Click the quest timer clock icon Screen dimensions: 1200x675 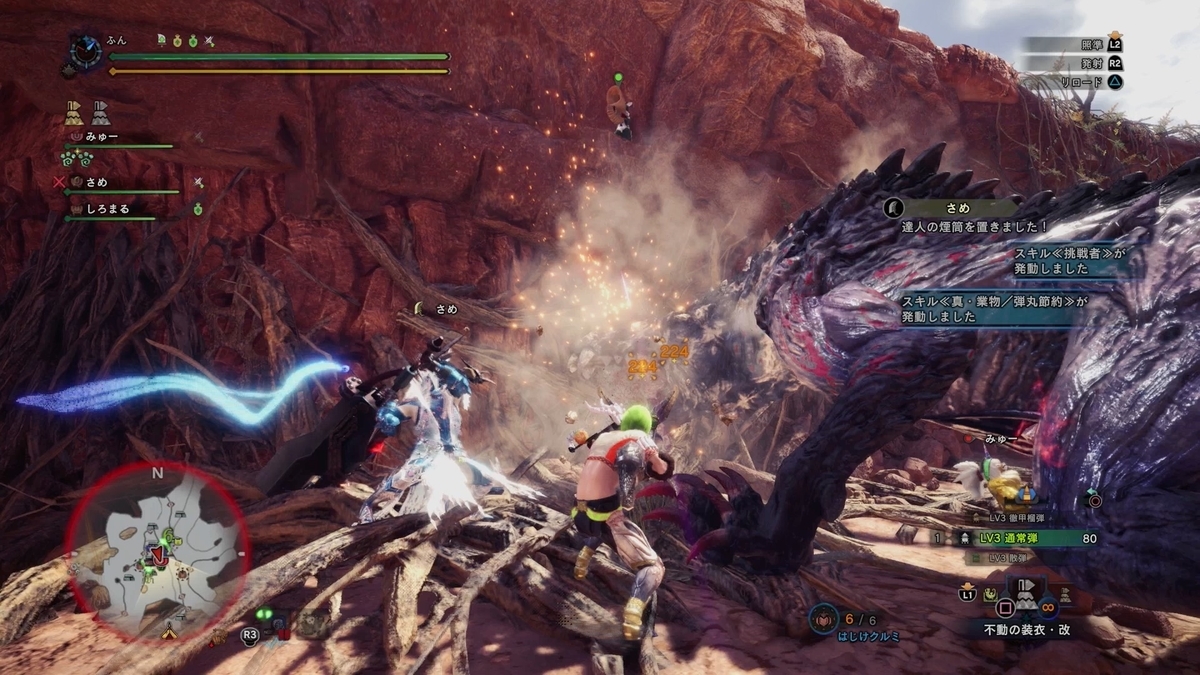(82, 51)
